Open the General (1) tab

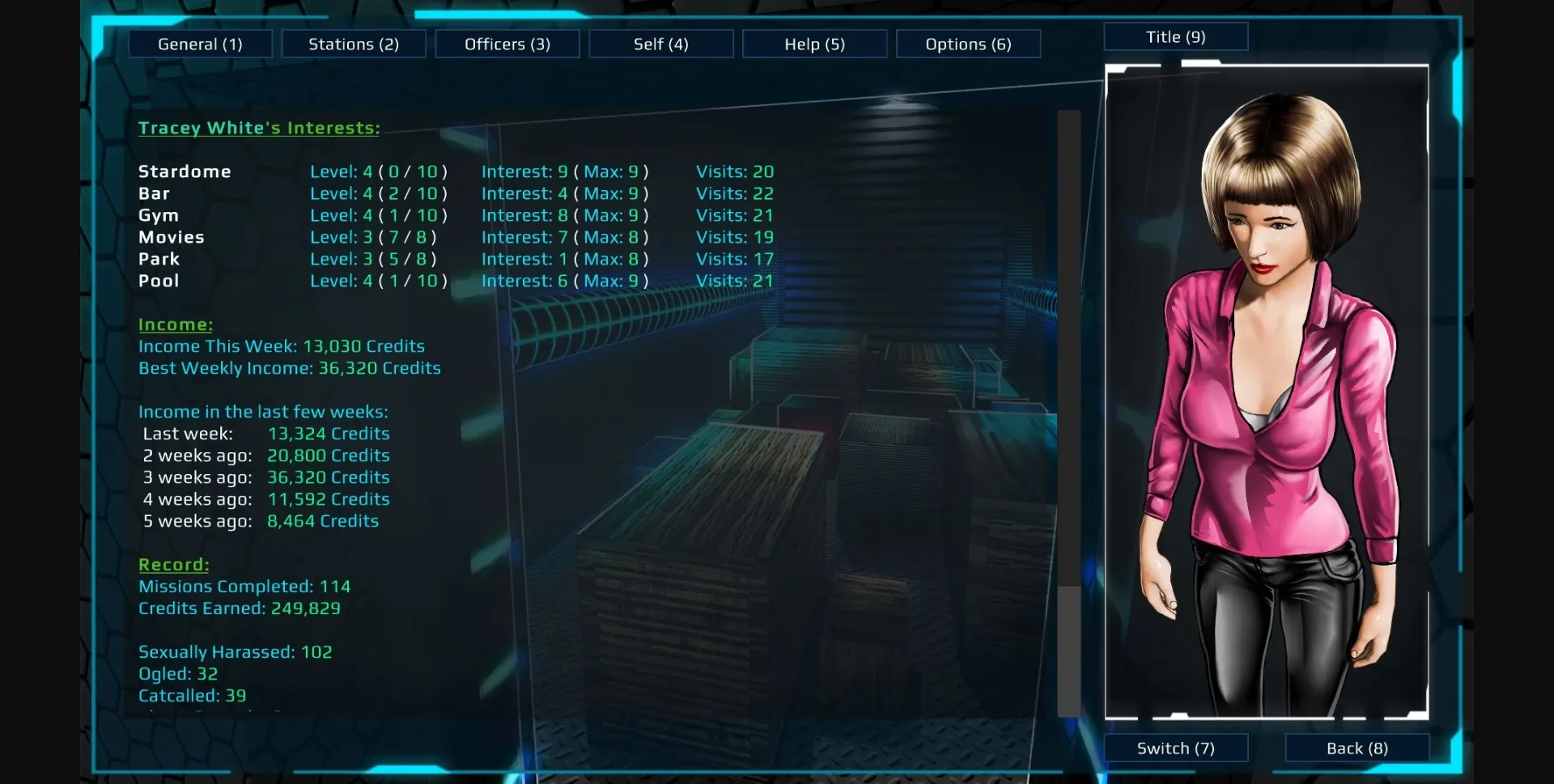click(200, 44)
